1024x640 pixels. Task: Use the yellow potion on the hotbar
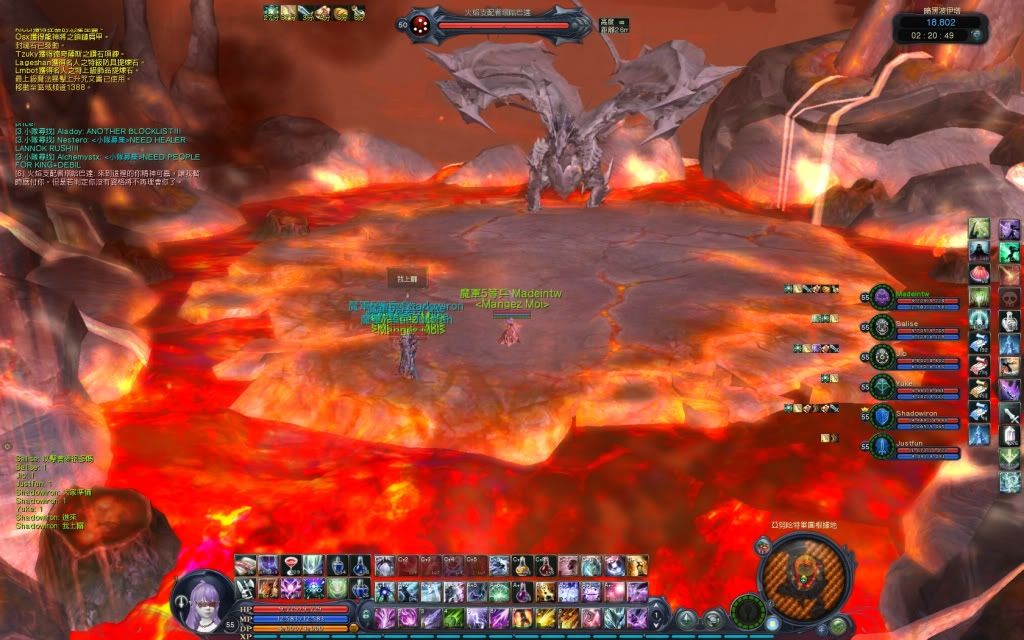[523, 566]
